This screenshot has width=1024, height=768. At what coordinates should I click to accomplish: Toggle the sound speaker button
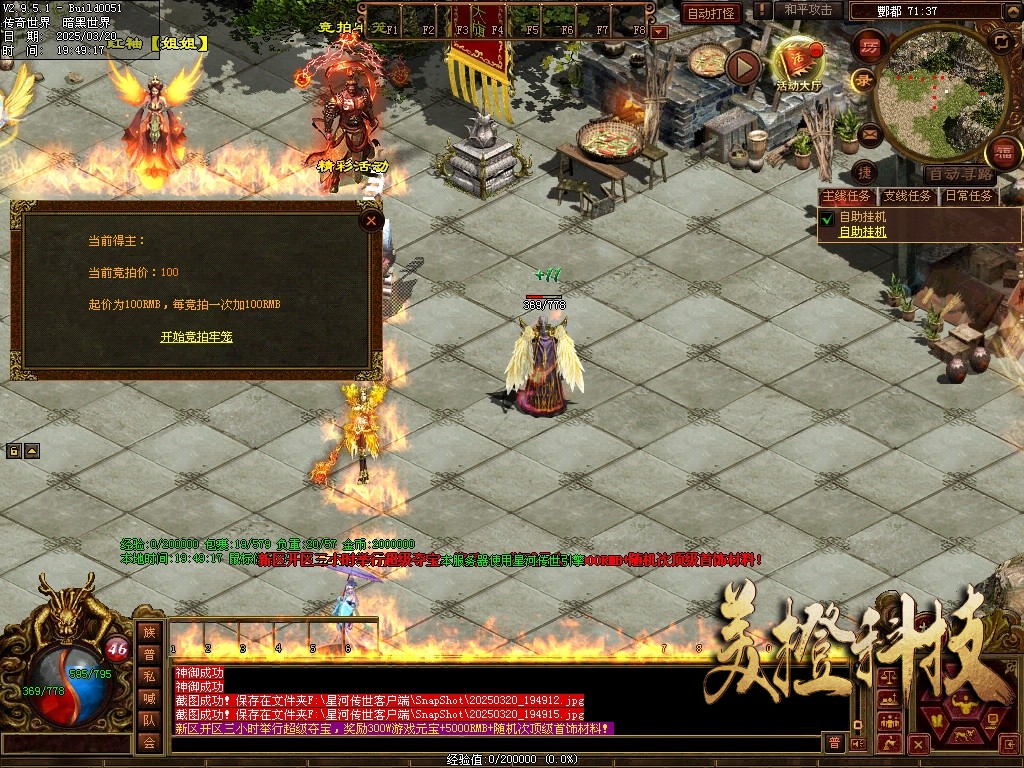tap(857, 743)
